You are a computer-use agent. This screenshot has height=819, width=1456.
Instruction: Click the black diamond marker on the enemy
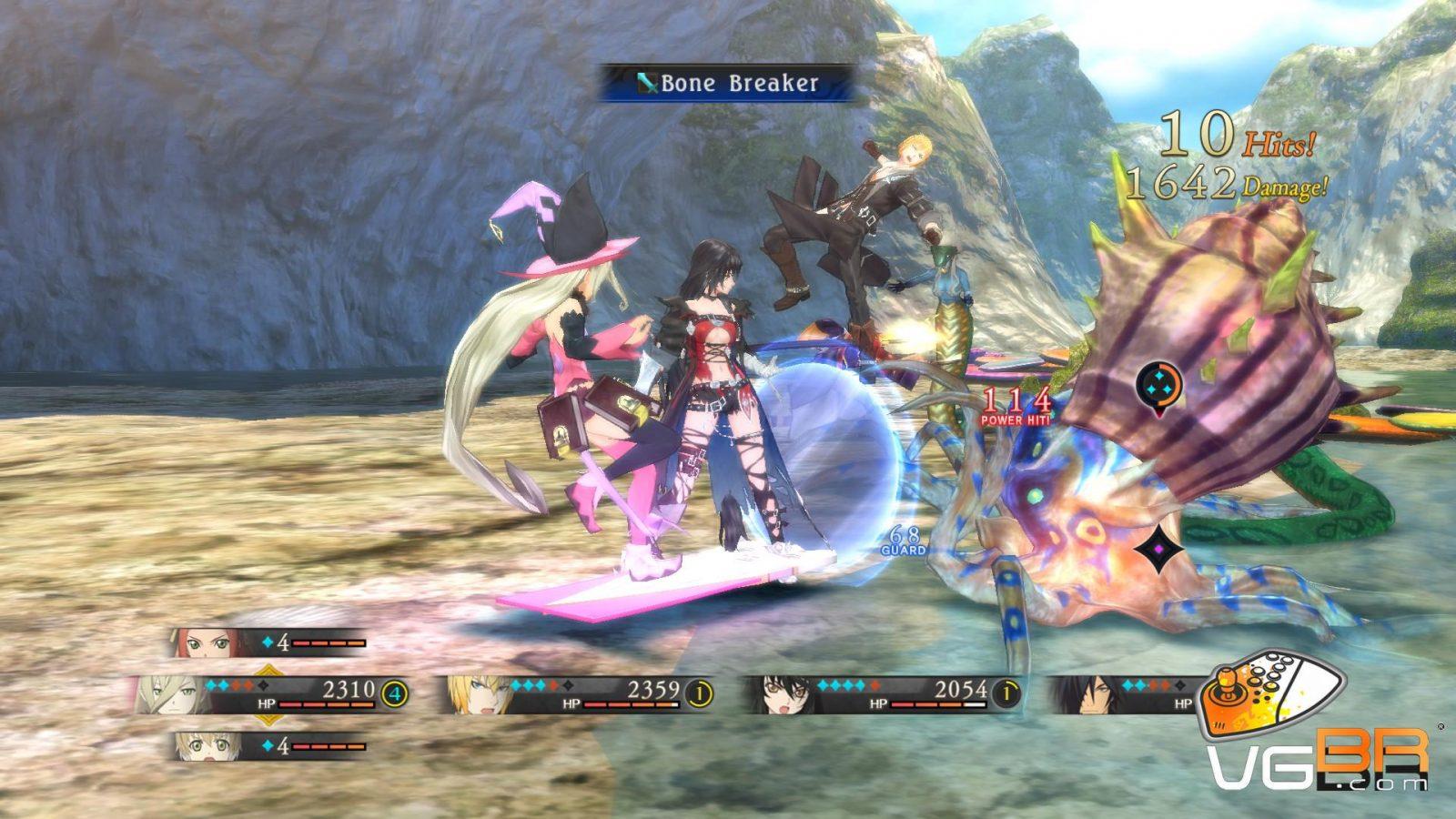tap(1158, 549)
